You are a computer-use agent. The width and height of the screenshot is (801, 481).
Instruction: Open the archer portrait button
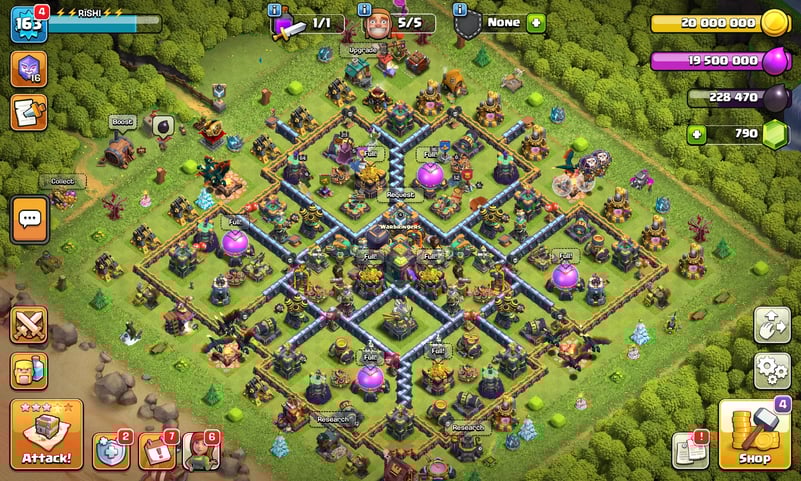click(200, 451)
